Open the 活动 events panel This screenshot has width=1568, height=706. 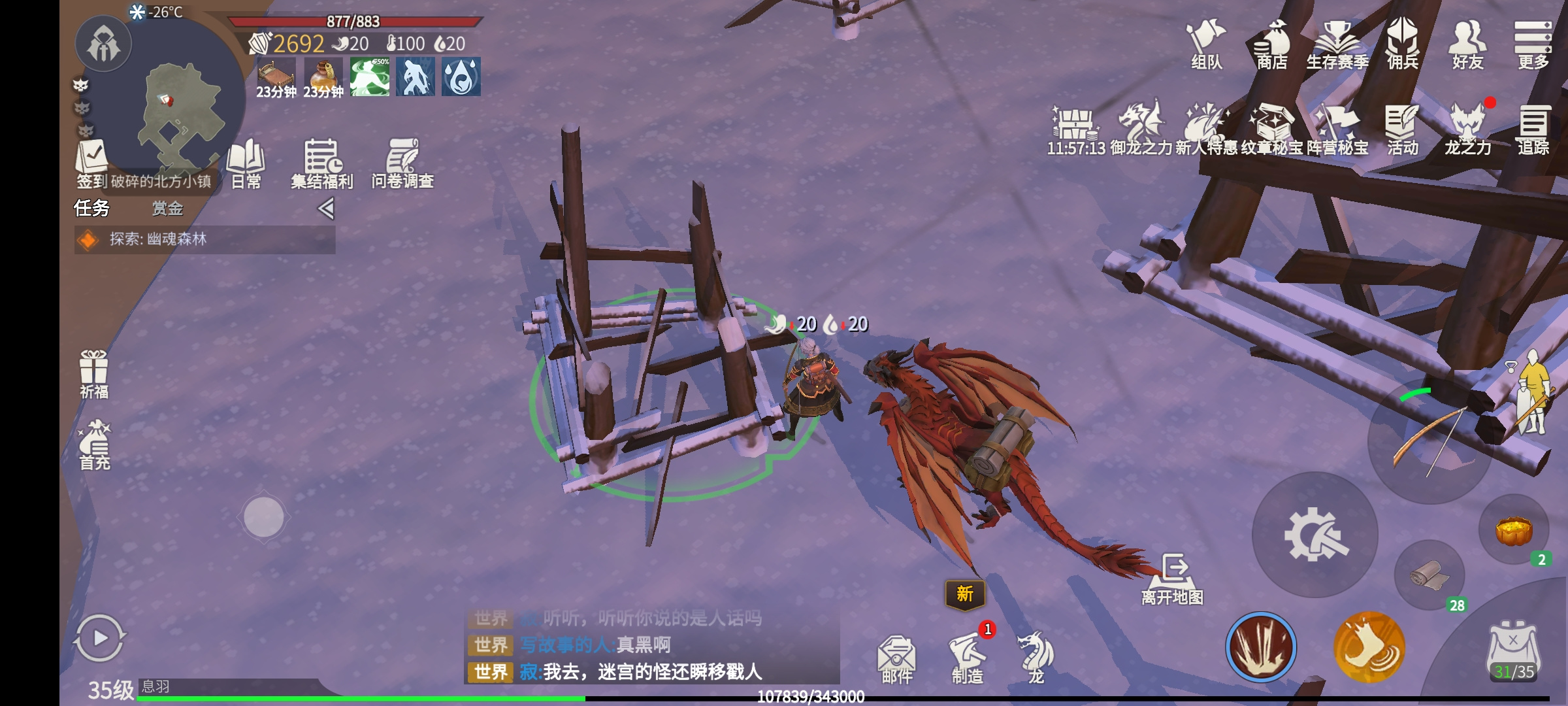[1402, 129]
